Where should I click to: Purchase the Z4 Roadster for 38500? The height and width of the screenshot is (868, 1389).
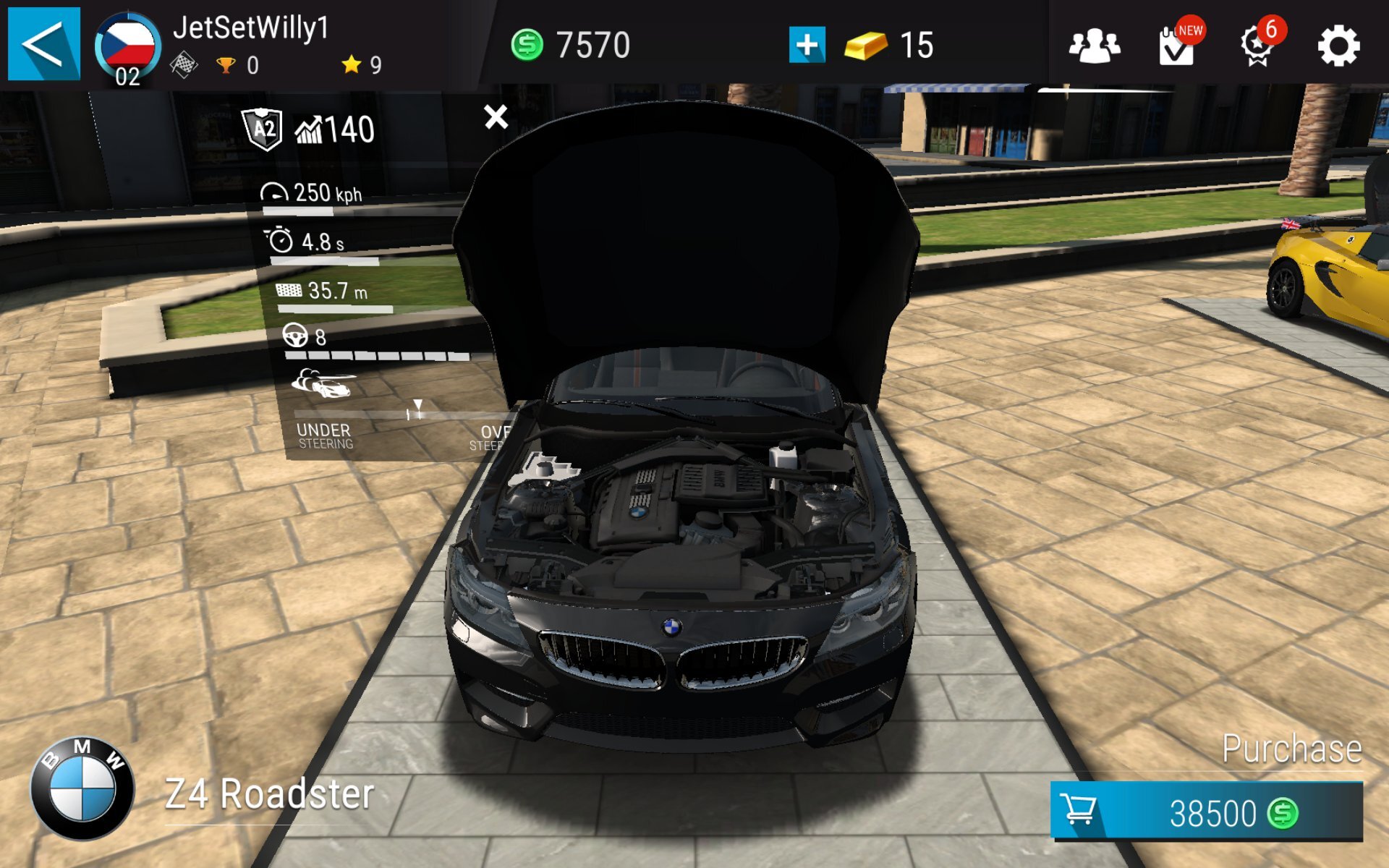pyautogui.click(x=1206, y=812)
